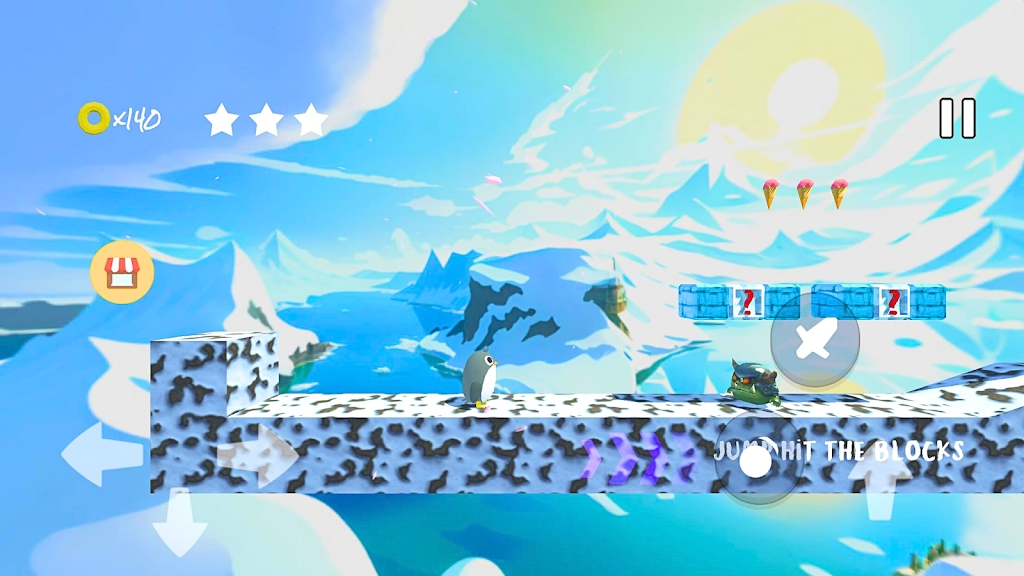1024x576 pixels.
Task: Open the shop icon
Action: click(122, 271)
